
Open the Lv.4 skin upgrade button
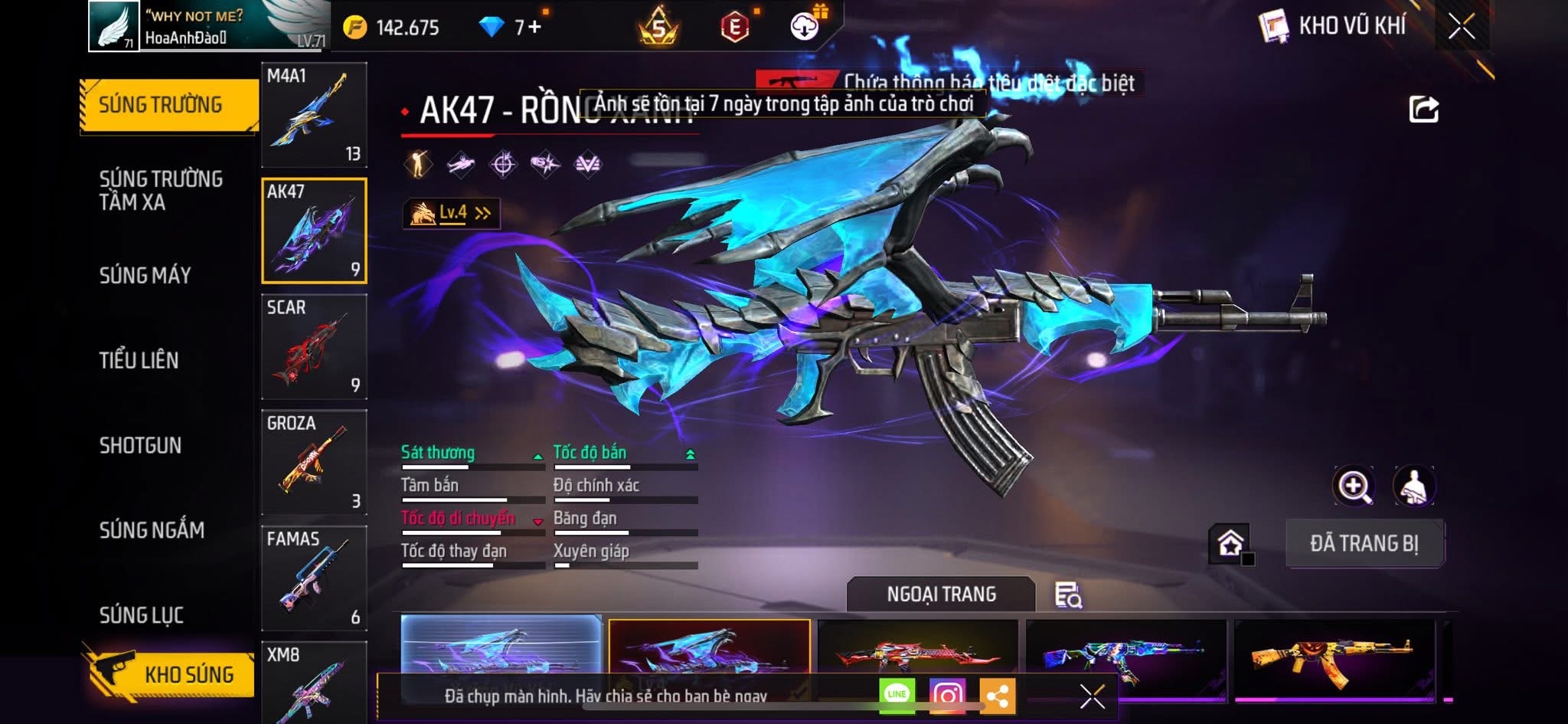[x=452, y=213]
